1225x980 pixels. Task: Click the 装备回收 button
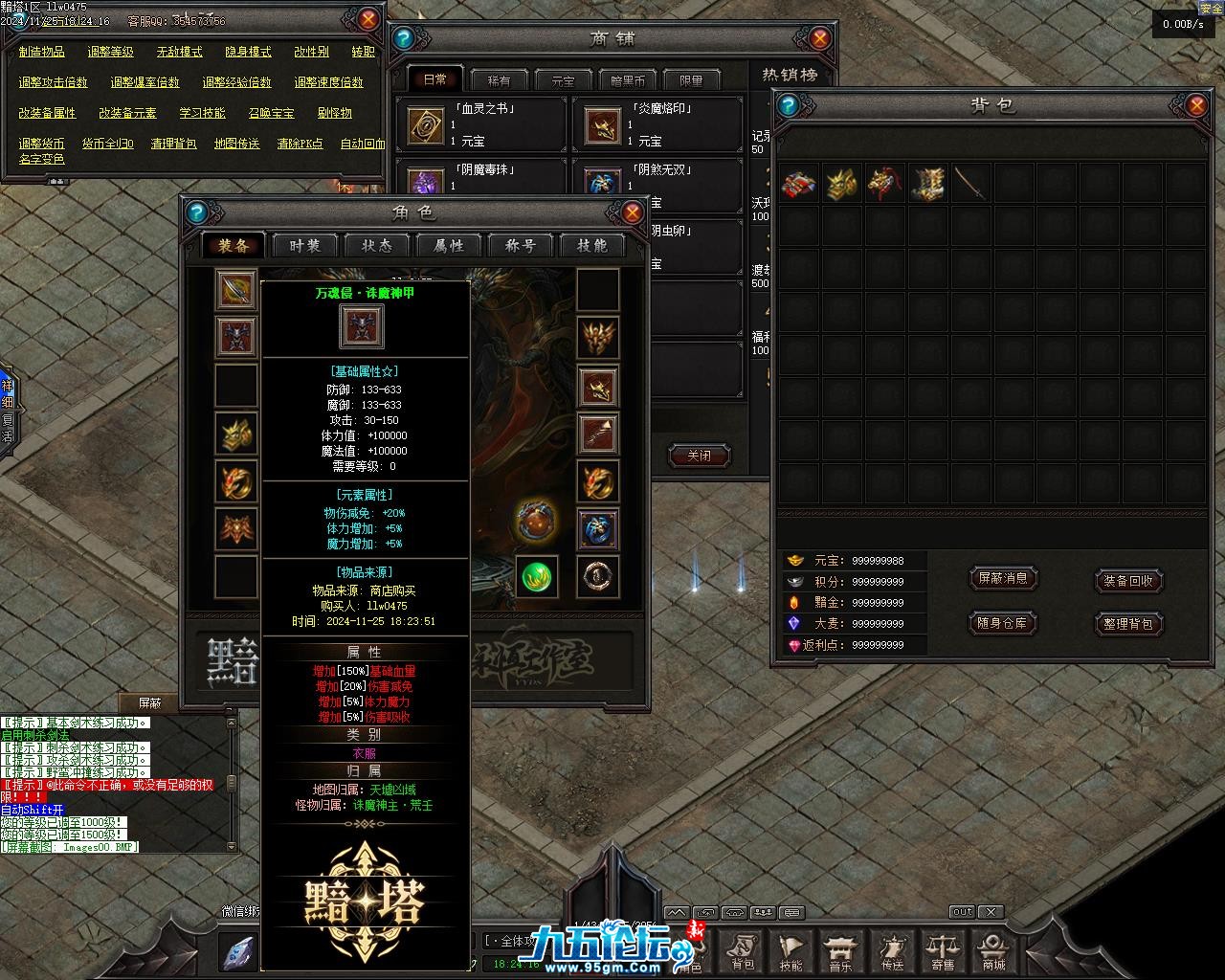click(1128, 581)
